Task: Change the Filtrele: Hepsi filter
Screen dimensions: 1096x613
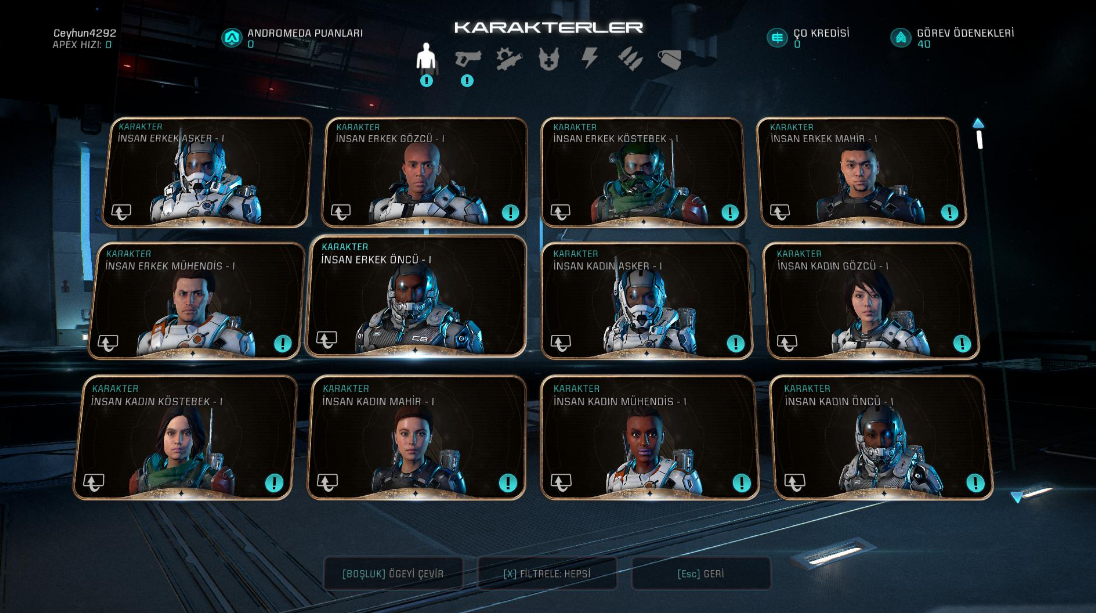Action: (547, 574)
